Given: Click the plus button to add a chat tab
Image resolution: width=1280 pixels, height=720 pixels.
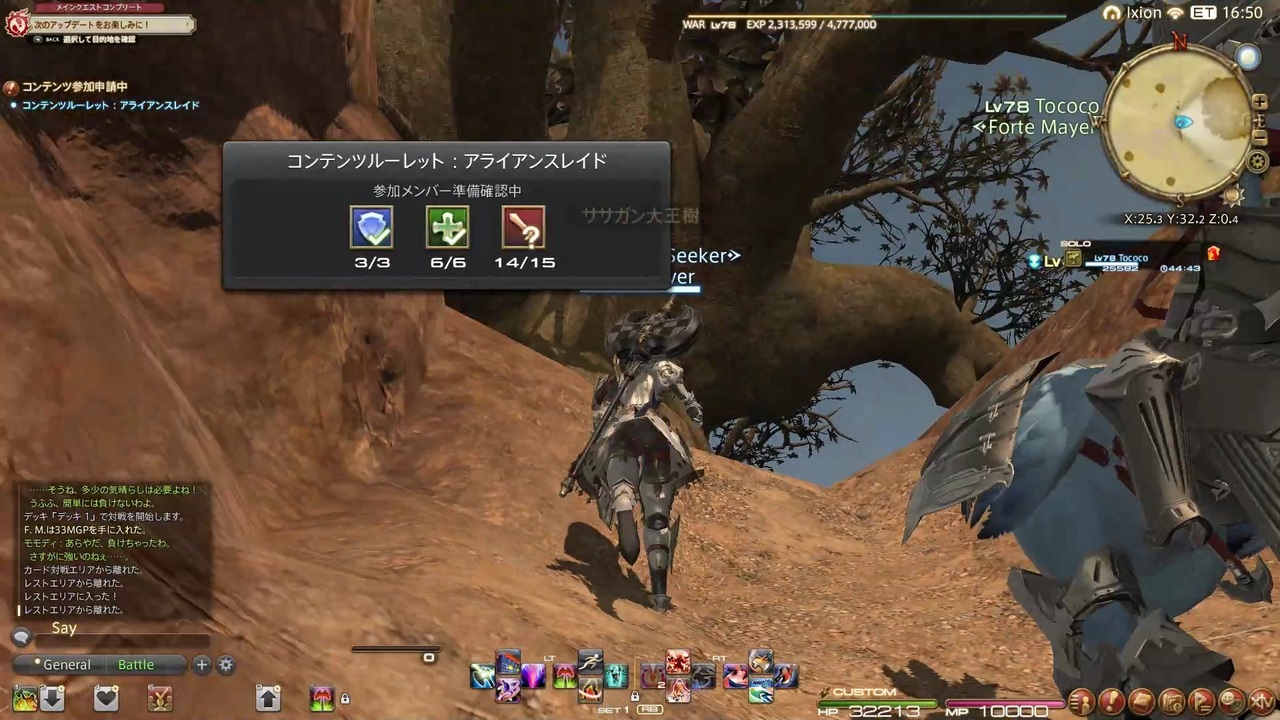Looking at the screenshot, I should (x=201, y=664).
